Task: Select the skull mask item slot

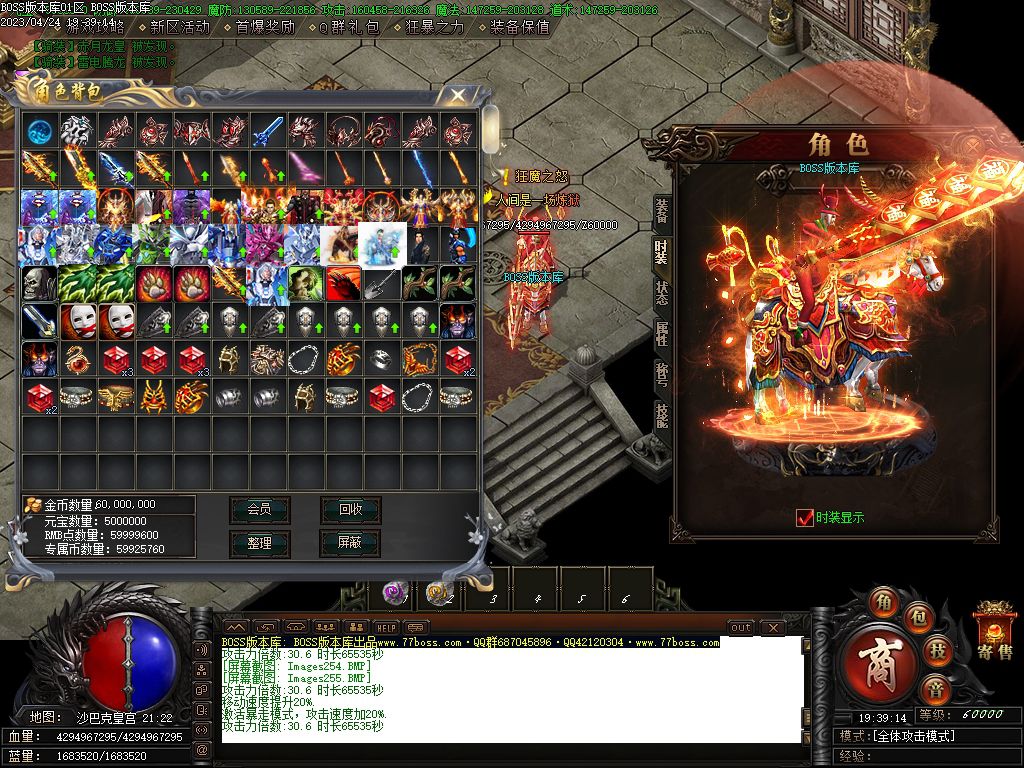Action: [x=39, y=283]
